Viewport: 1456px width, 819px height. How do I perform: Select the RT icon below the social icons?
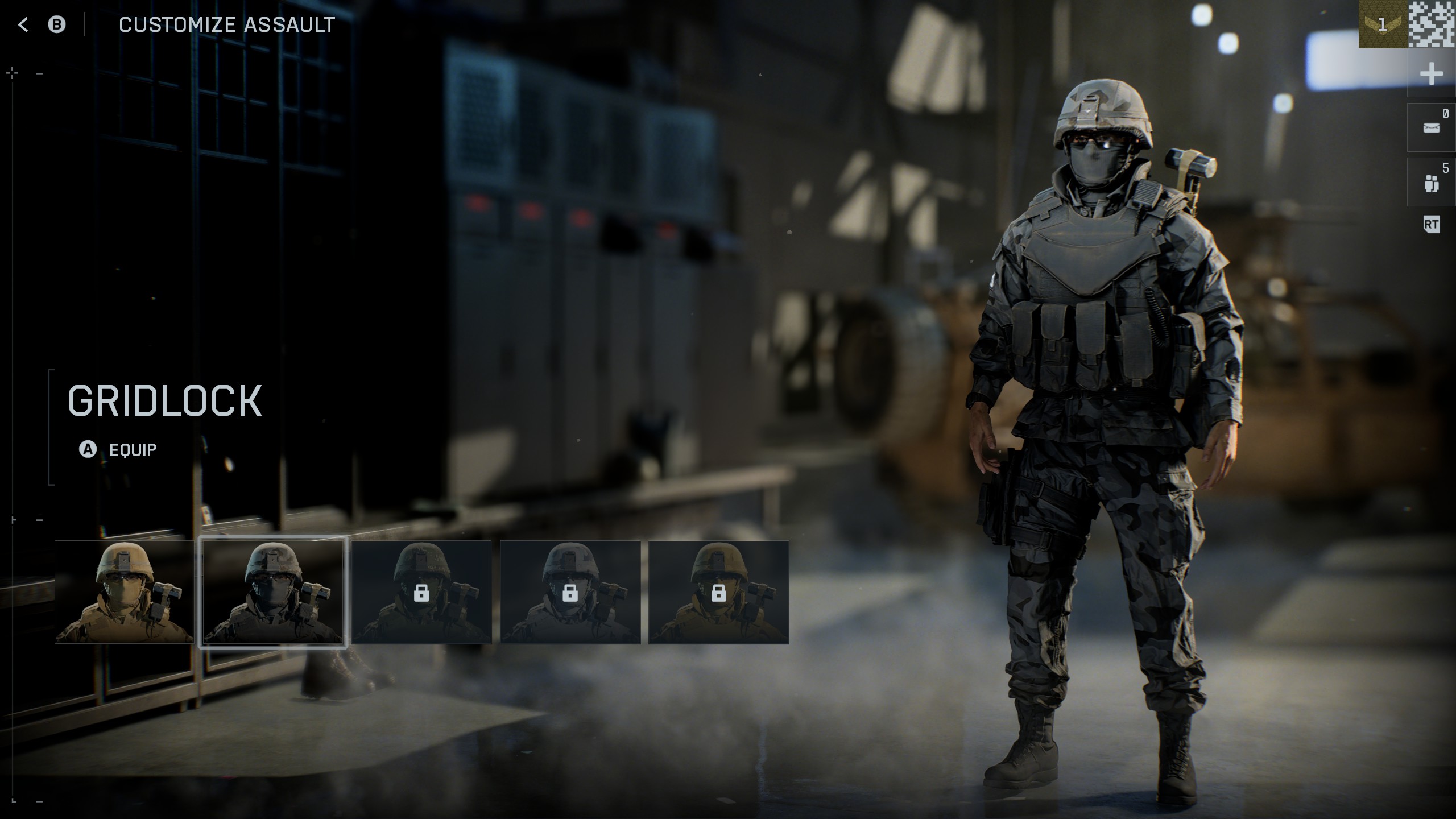(x=1432, y=225)
